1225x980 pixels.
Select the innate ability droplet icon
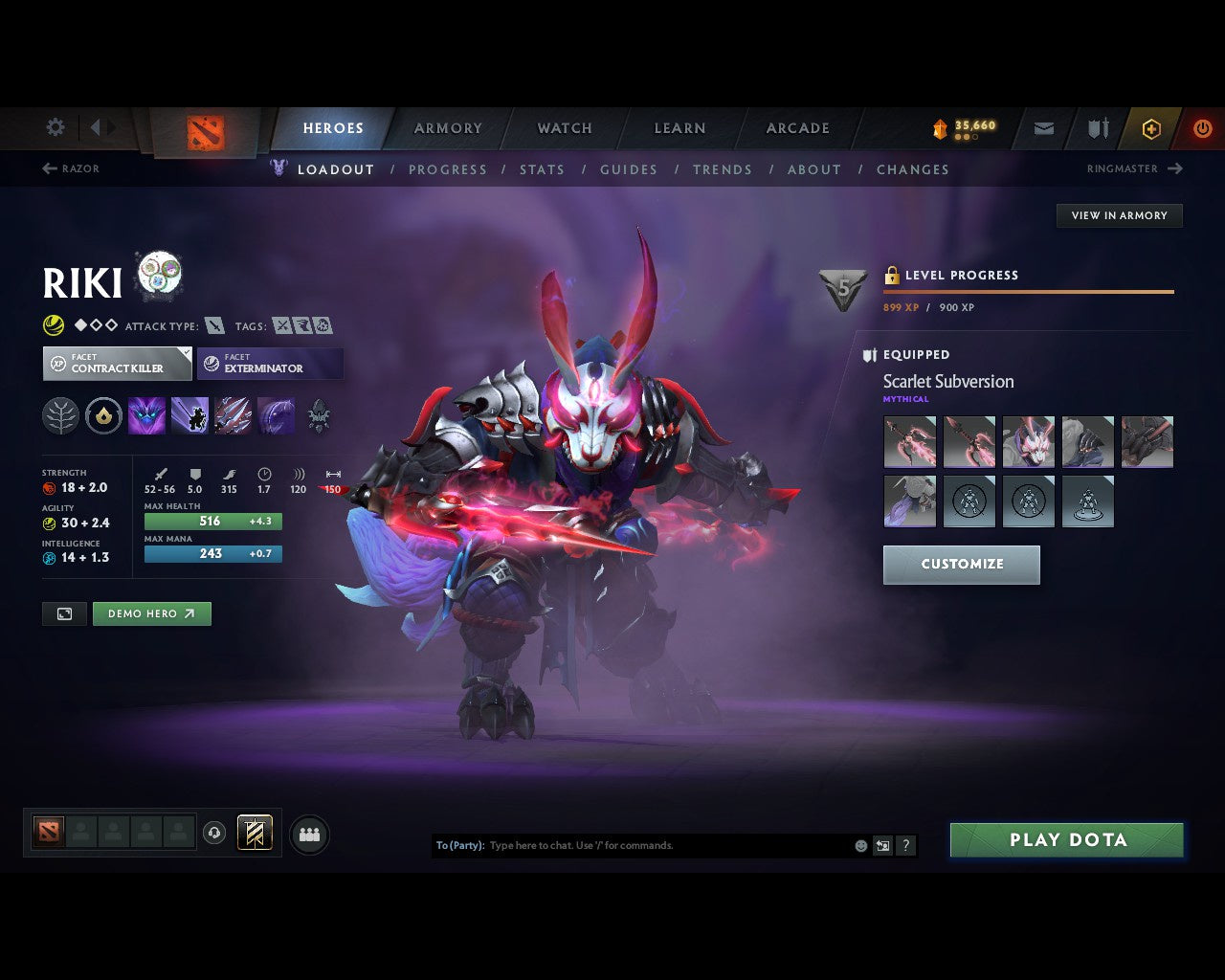(103, 414)
